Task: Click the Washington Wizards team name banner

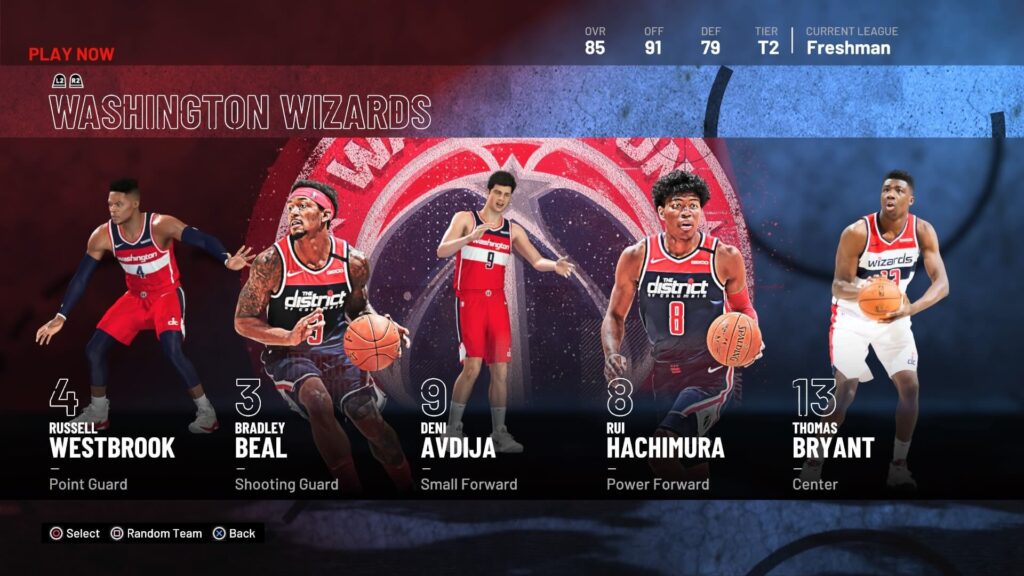Action: [240, 112]
